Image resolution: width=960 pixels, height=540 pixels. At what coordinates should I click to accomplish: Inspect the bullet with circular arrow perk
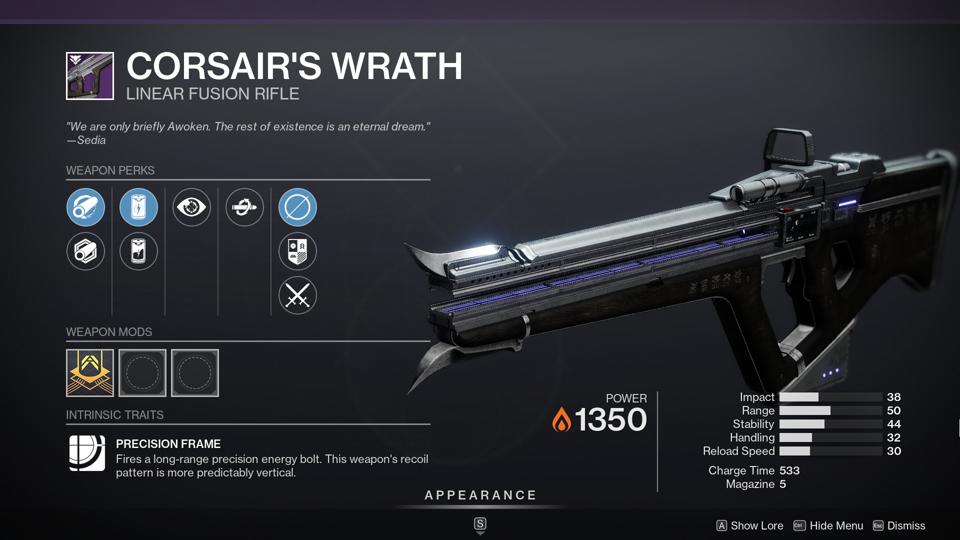pyautogui.click(x=244, y=208)
